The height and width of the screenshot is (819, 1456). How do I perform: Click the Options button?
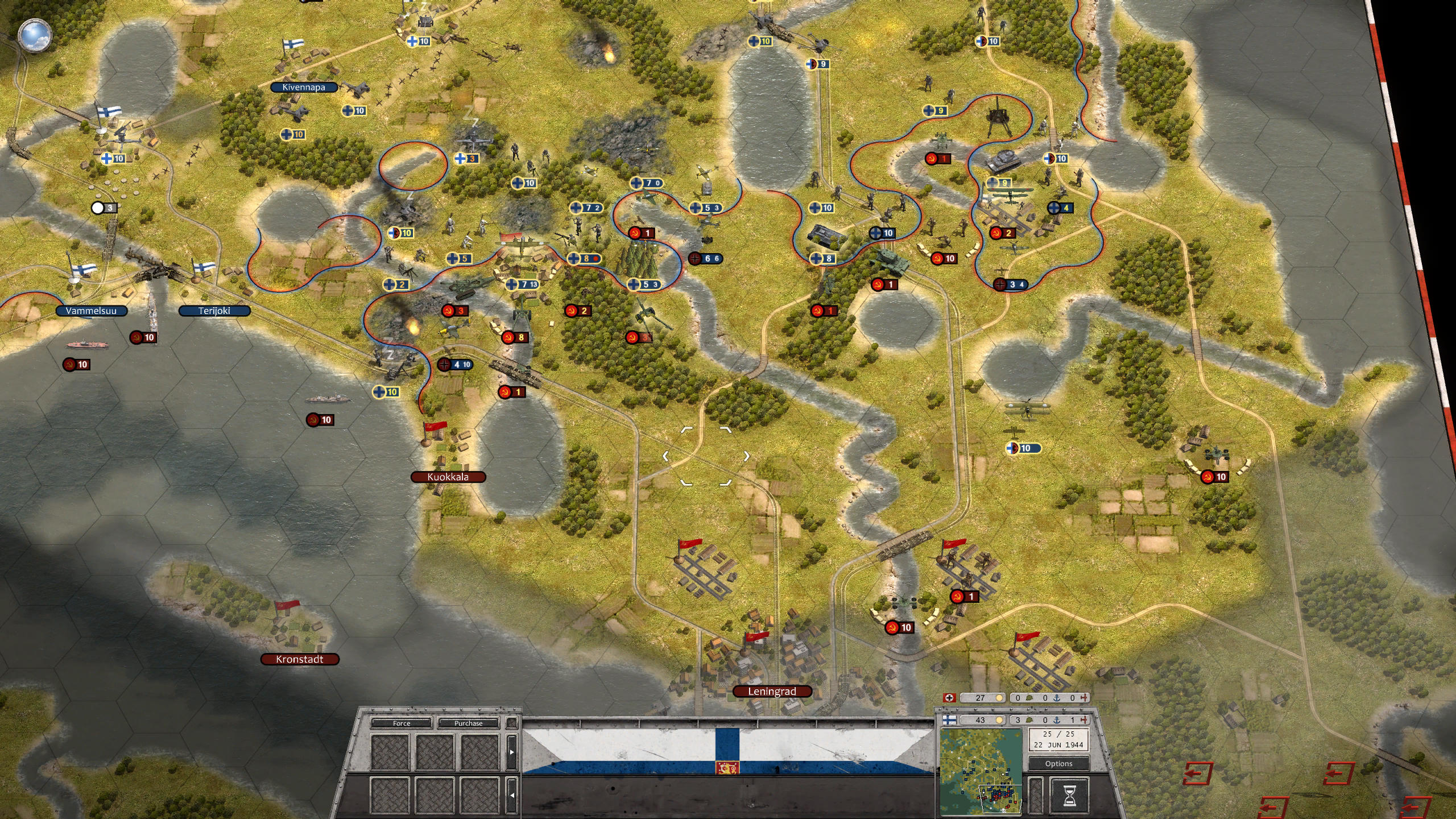click(x=1058, y=763)
